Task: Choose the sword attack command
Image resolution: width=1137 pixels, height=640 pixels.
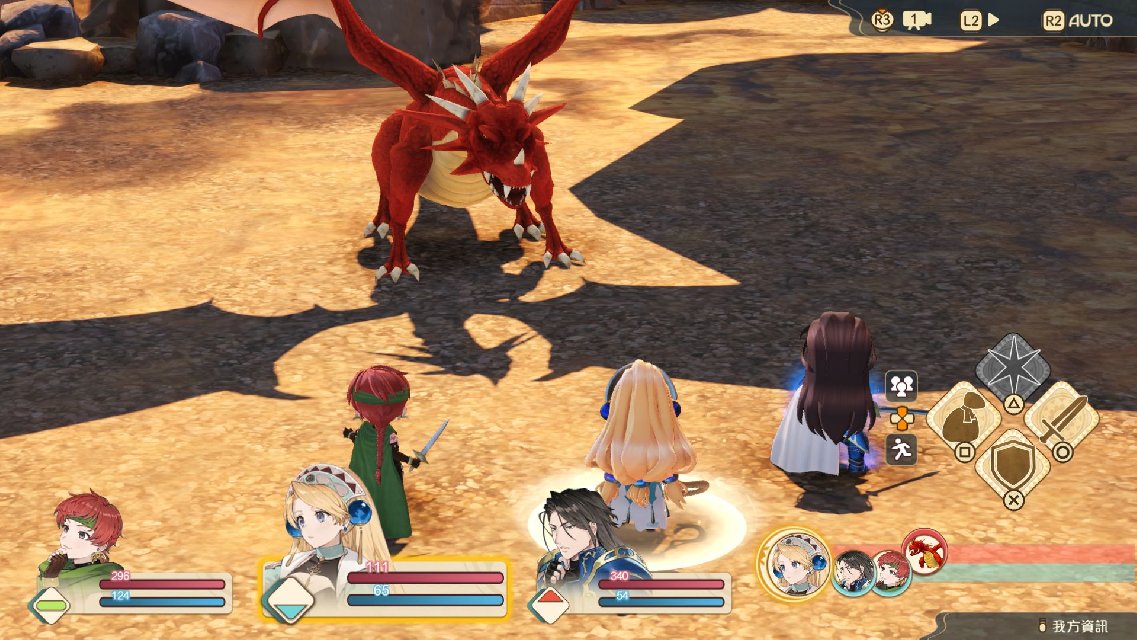Action: pyautogui.click(x=1060, y=420)
